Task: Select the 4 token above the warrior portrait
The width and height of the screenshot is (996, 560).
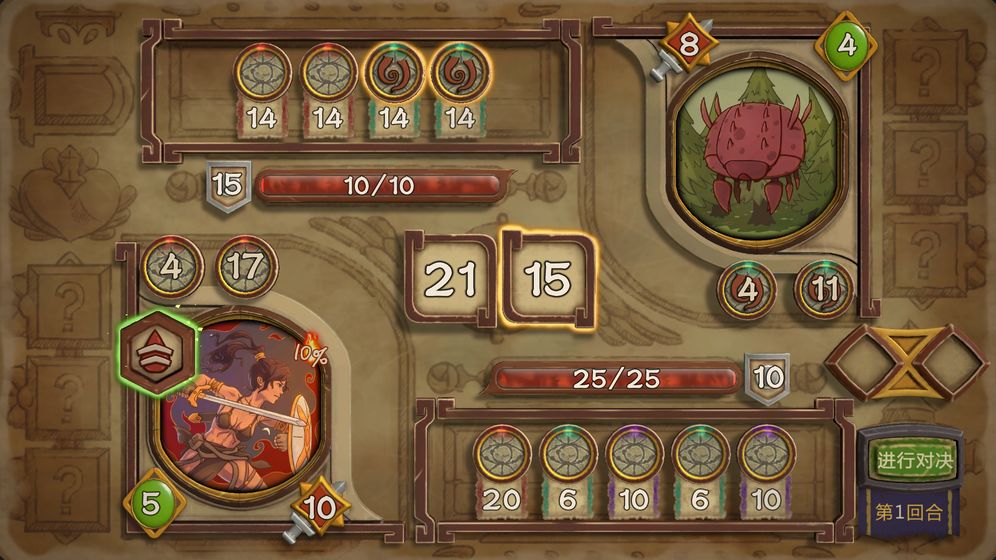Action: (172, 267)
